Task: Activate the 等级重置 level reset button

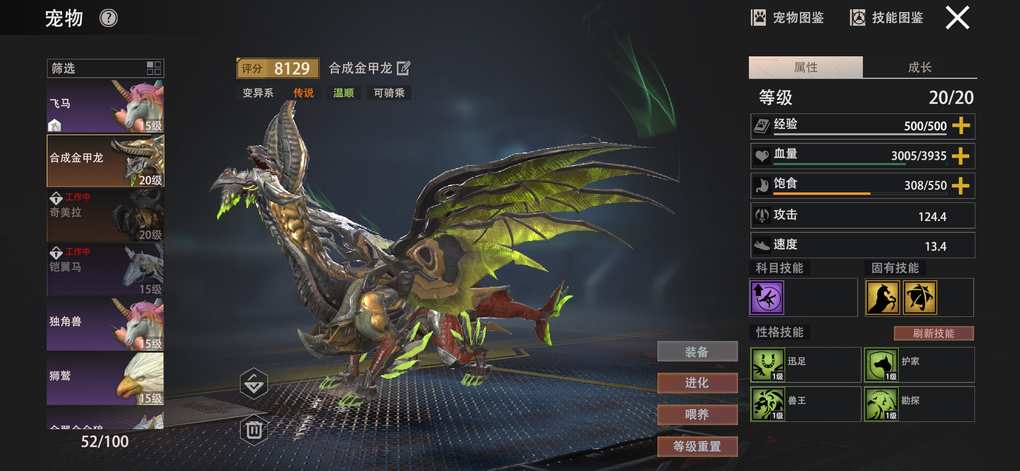Action: (697, 446)
